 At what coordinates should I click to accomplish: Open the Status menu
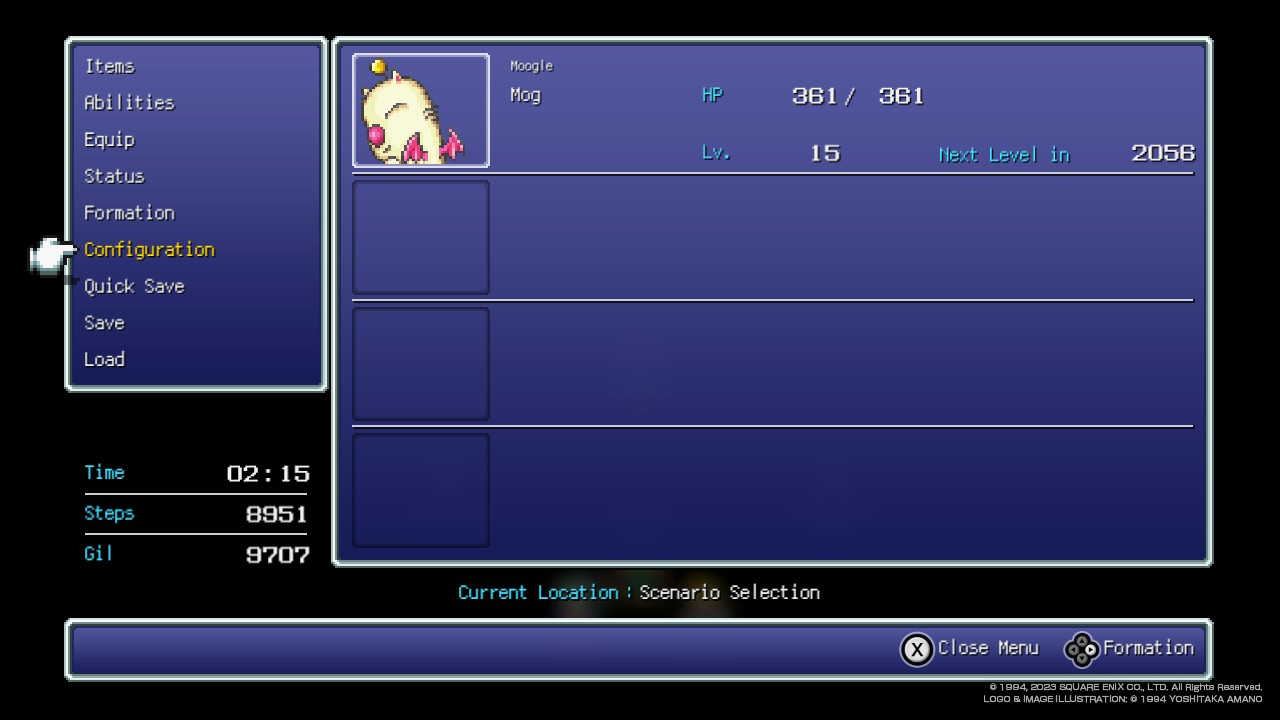click(114, 176)
